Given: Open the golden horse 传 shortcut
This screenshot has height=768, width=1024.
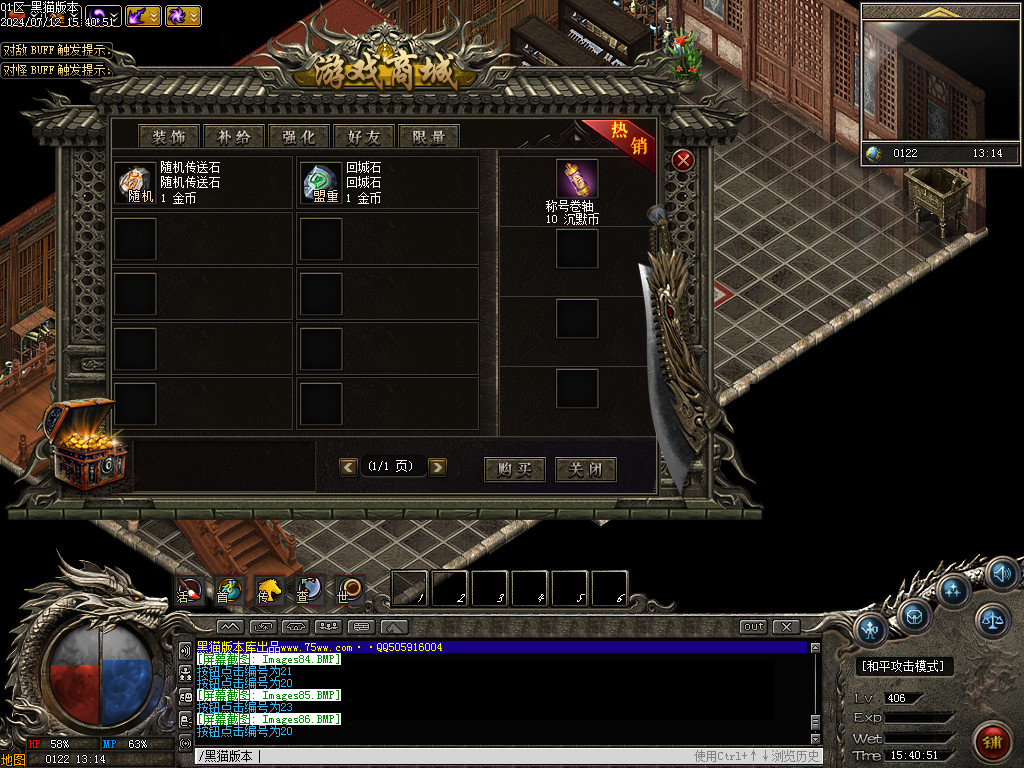Looking at the screenshot, I should 267,590.
